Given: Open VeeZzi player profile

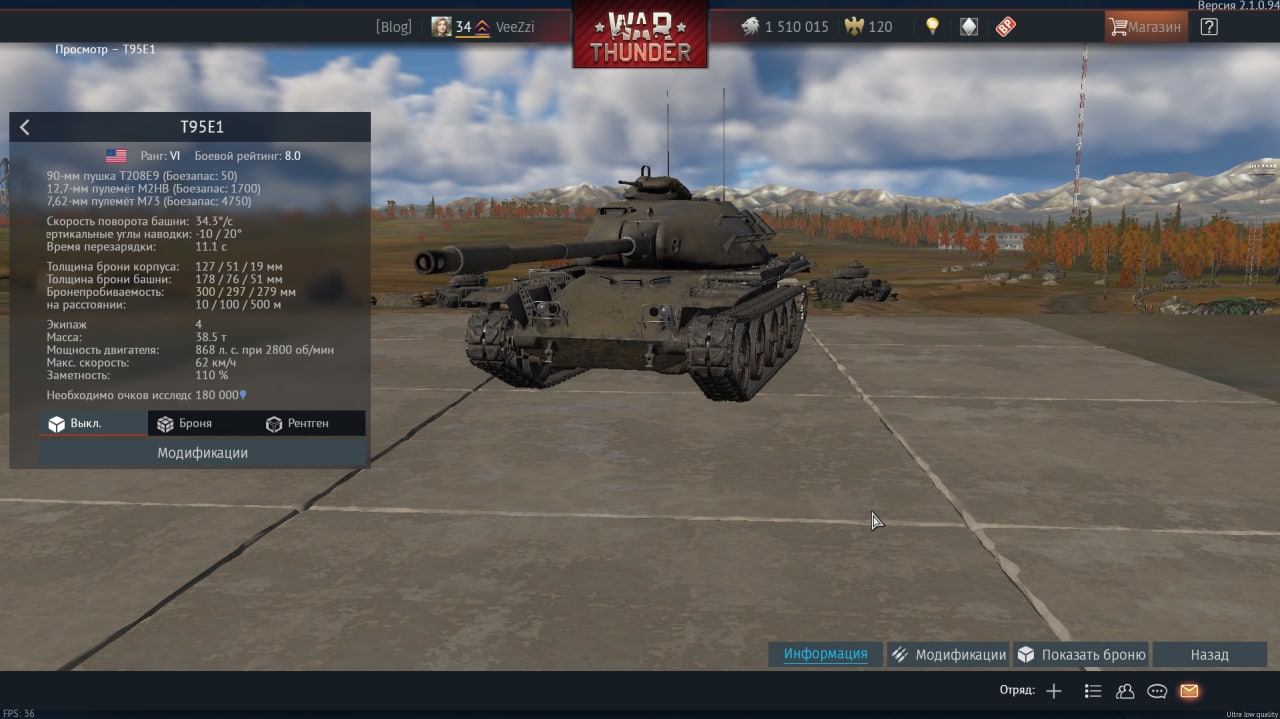Looking at the screenshot, I should click(x=484, y=27).
